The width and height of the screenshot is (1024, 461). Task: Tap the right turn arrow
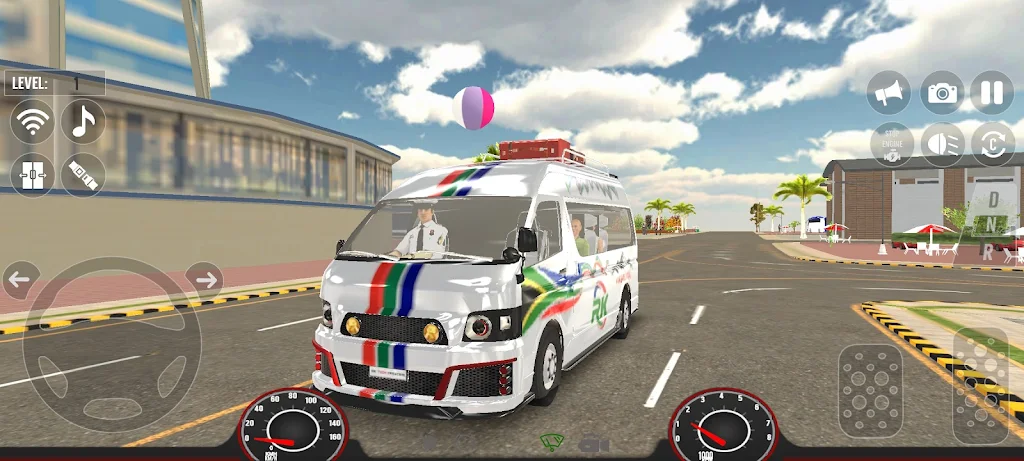click(204, 277)
